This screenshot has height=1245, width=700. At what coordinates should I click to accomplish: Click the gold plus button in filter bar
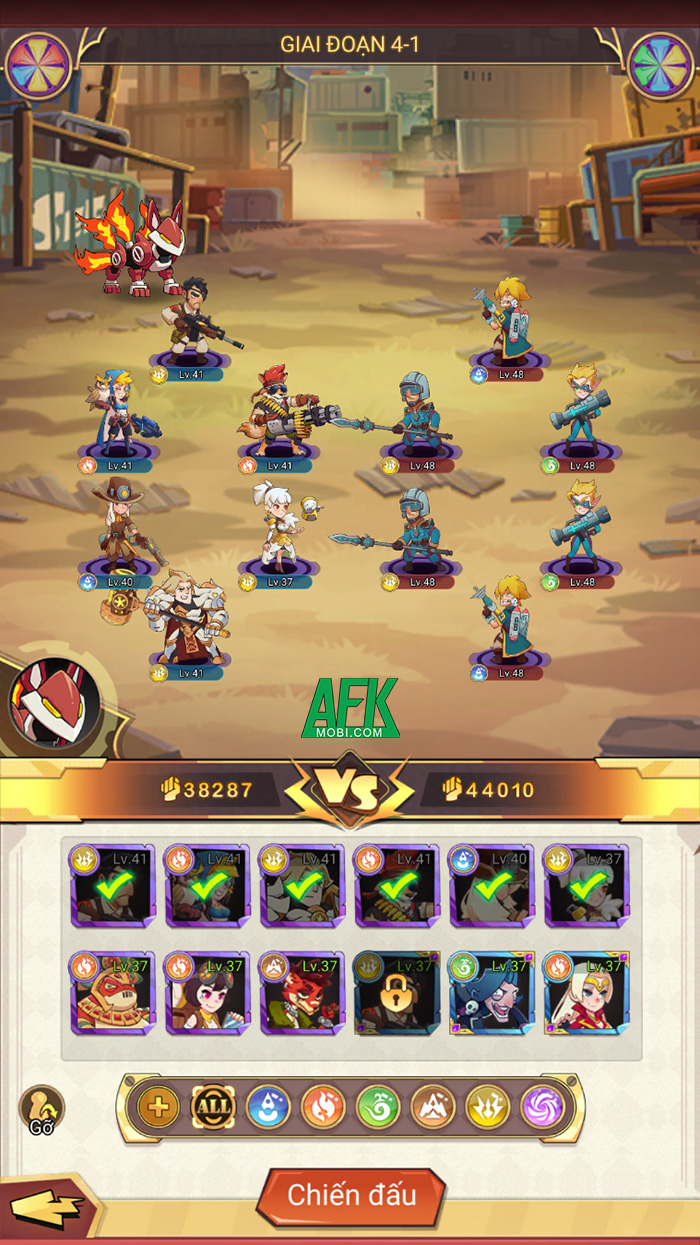pyautogui.click(x=158, y=1107)
